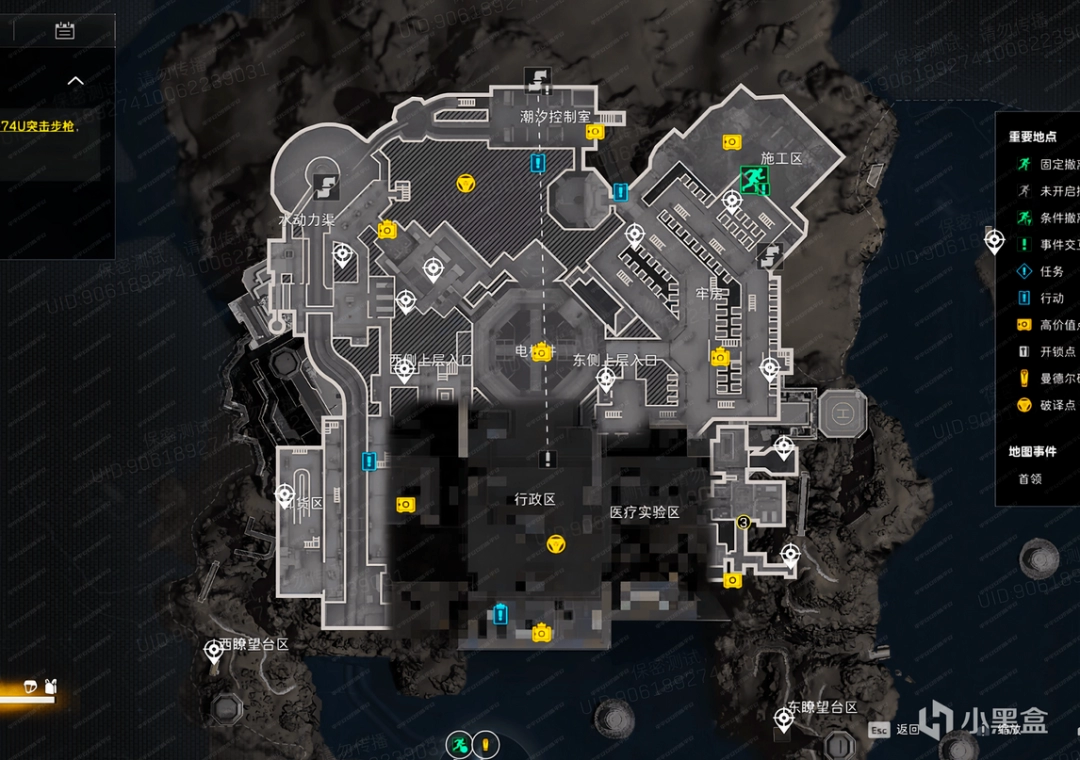1080x760 pixels.
Task: Collapse the mission panel with the up chevron
Action: pos(76,81)
